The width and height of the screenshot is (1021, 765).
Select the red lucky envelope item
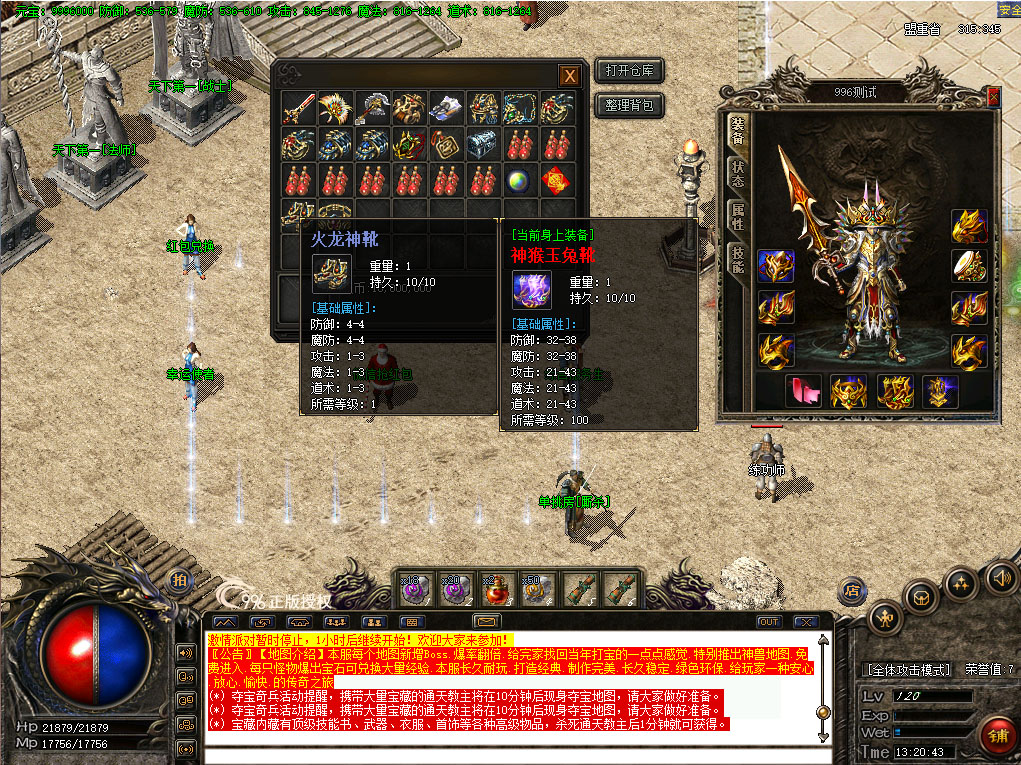(x=557, y=181)
